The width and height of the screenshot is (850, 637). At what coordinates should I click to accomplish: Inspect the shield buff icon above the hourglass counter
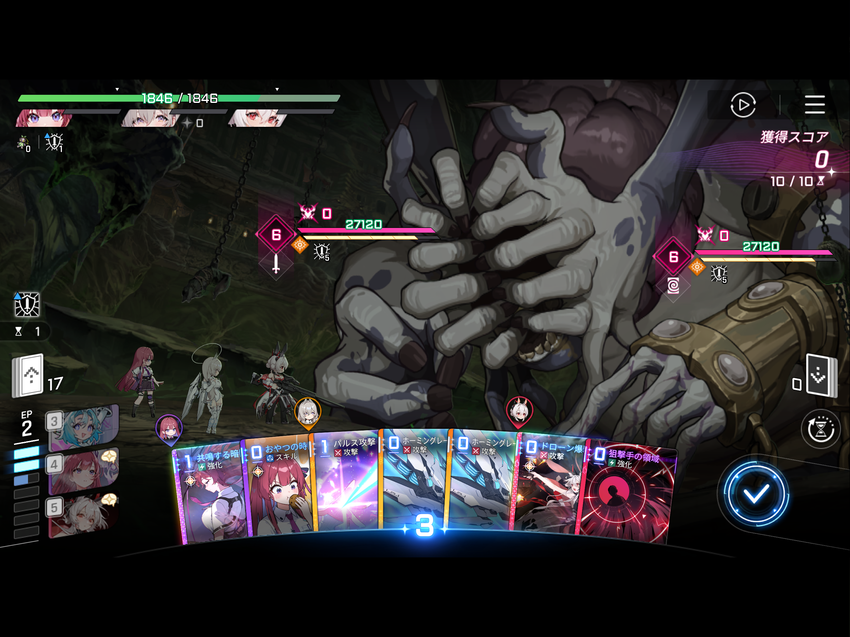[27, 304]
